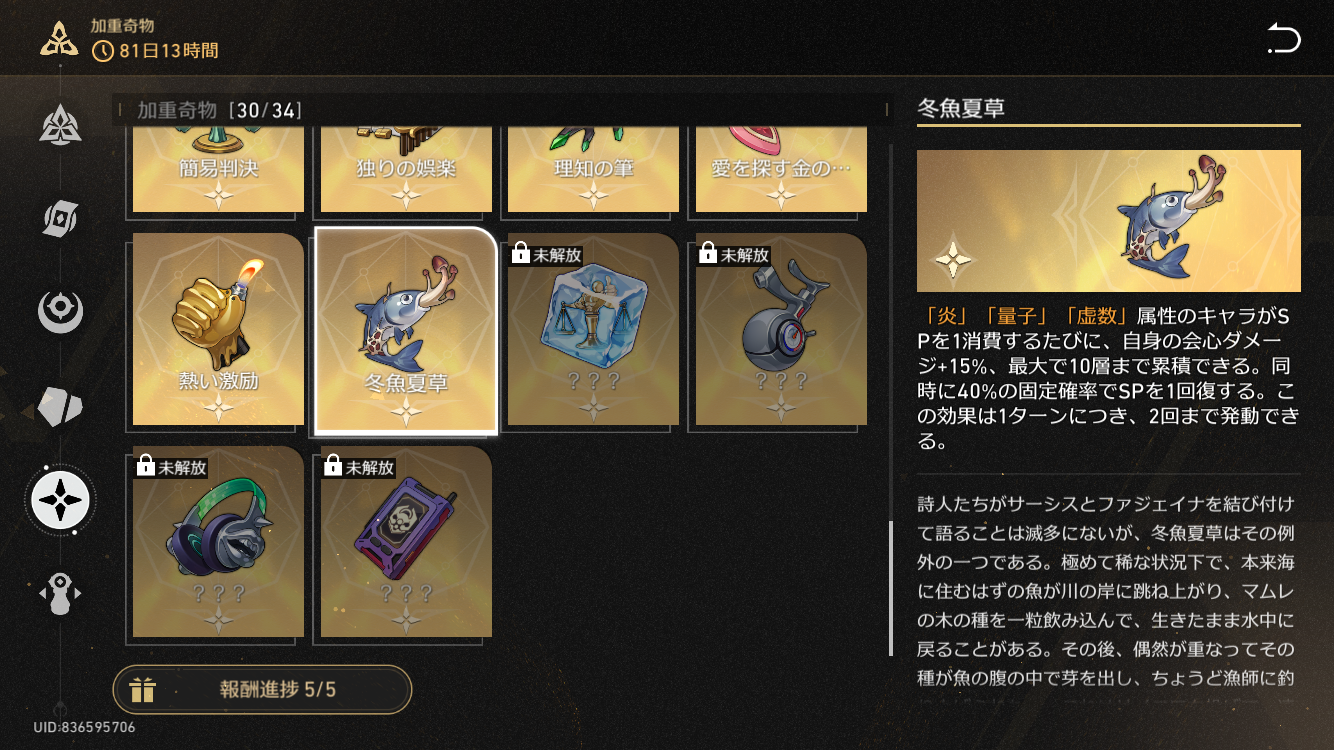Select the 熱い激励 golden fist curio
Image resolution: width=1334 pixels, height=750 pixels.
(x=218, y=329)
